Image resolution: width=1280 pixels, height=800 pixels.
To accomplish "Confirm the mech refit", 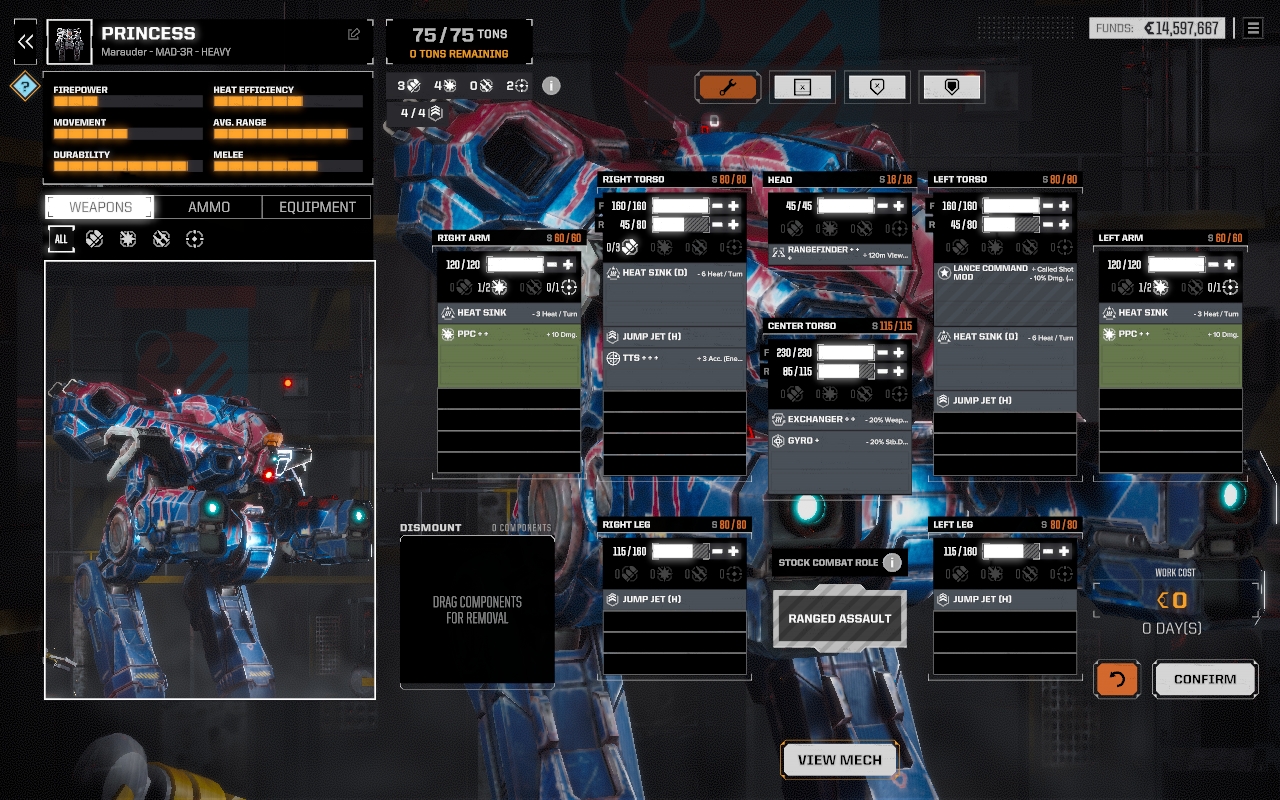I will click(1205, 679).
